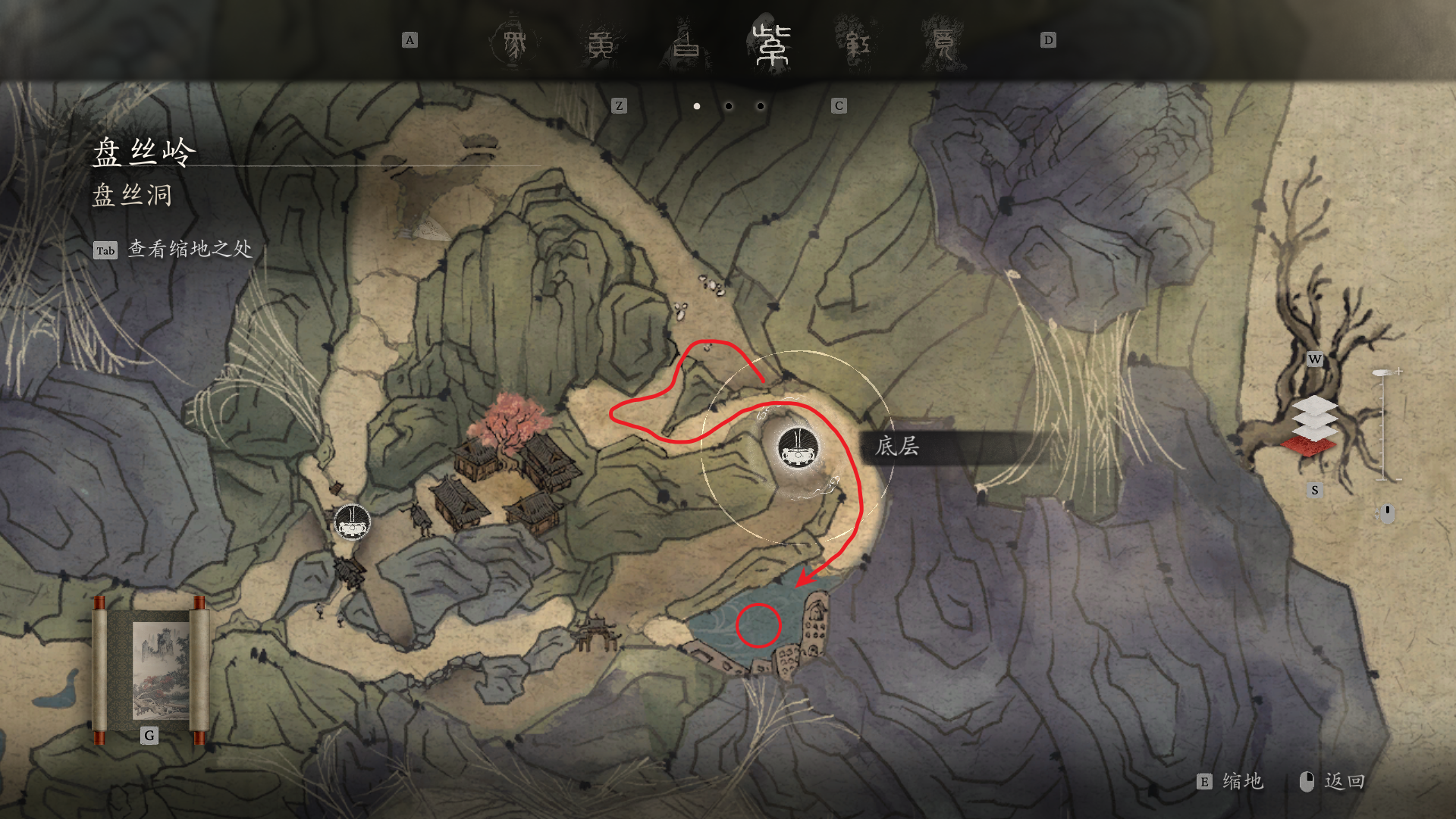Viewport: 1456px width, 819px height.
Task: Show travel points via 查看缩地之处
Action: [x=189, y=249]
